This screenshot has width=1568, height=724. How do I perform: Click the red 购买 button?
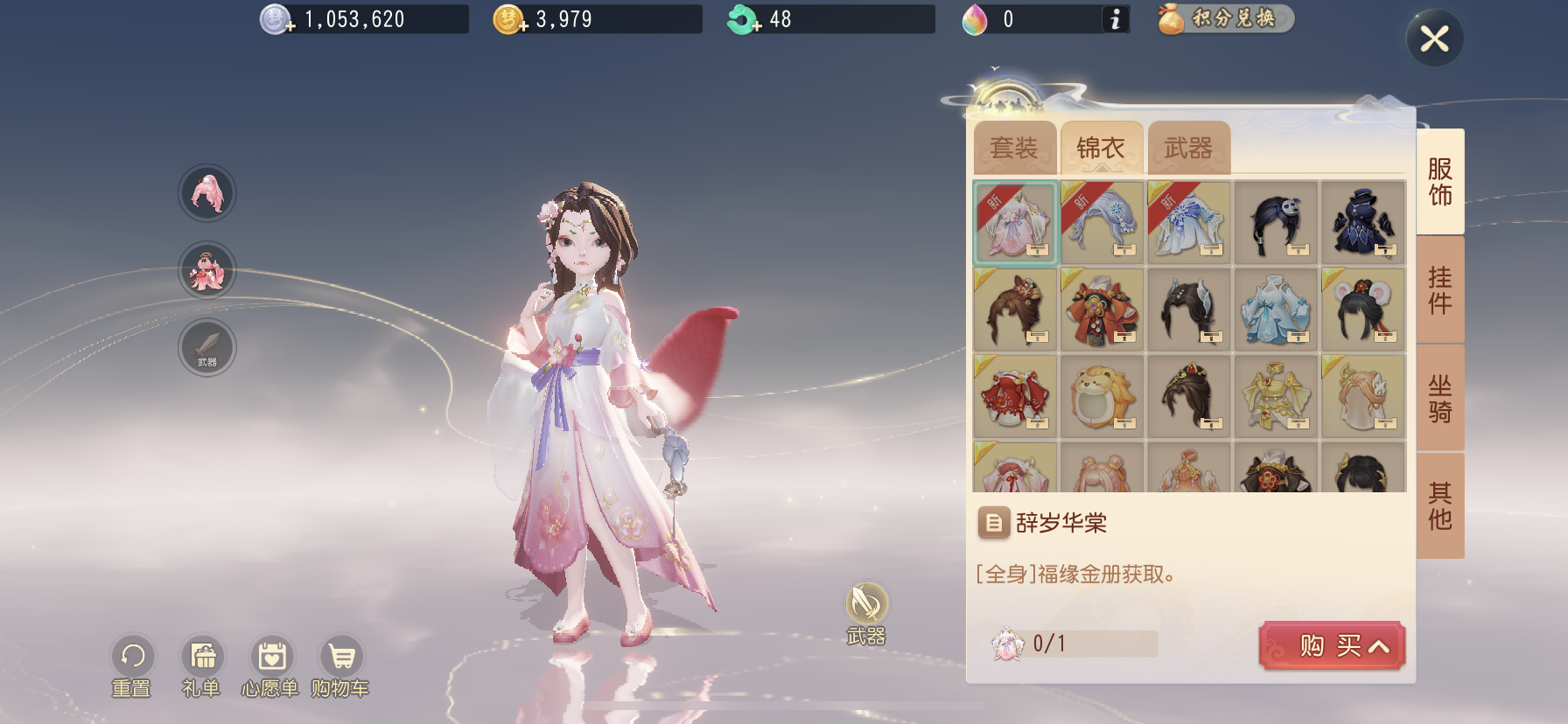point(1331,646)
